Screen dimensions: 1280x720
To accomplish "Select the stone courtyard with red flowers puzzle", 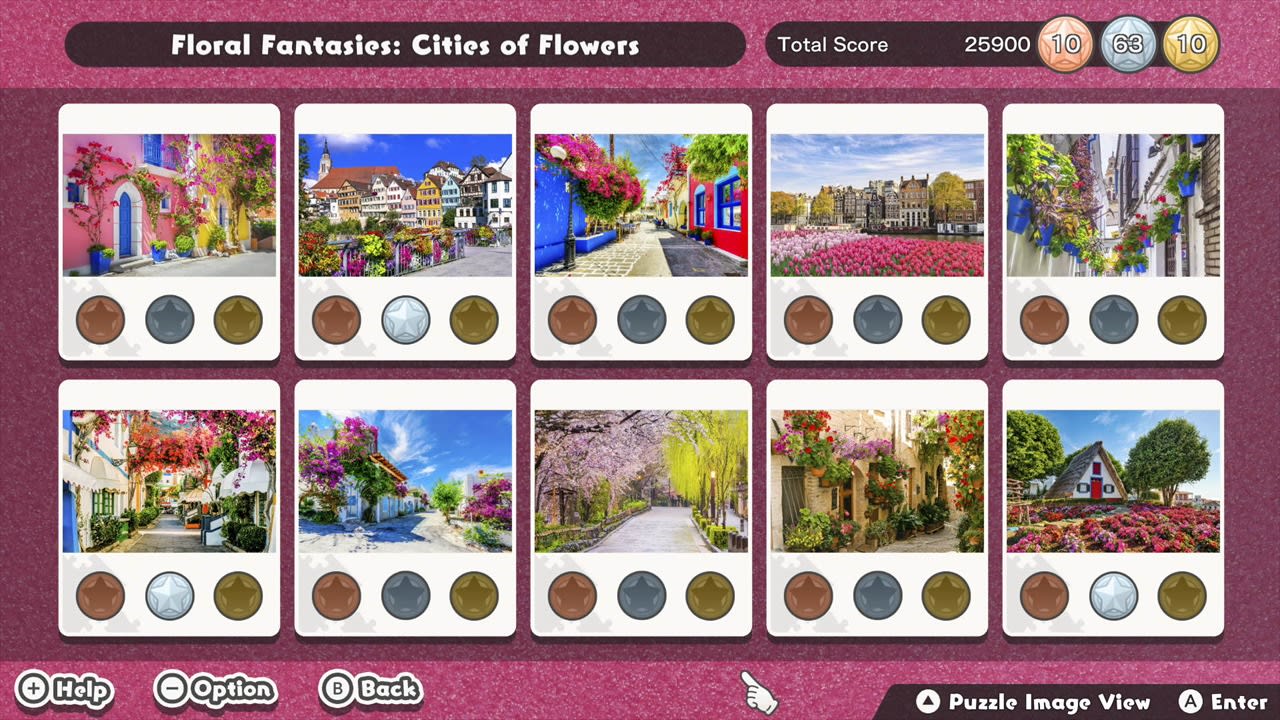I will coord(877,479).
